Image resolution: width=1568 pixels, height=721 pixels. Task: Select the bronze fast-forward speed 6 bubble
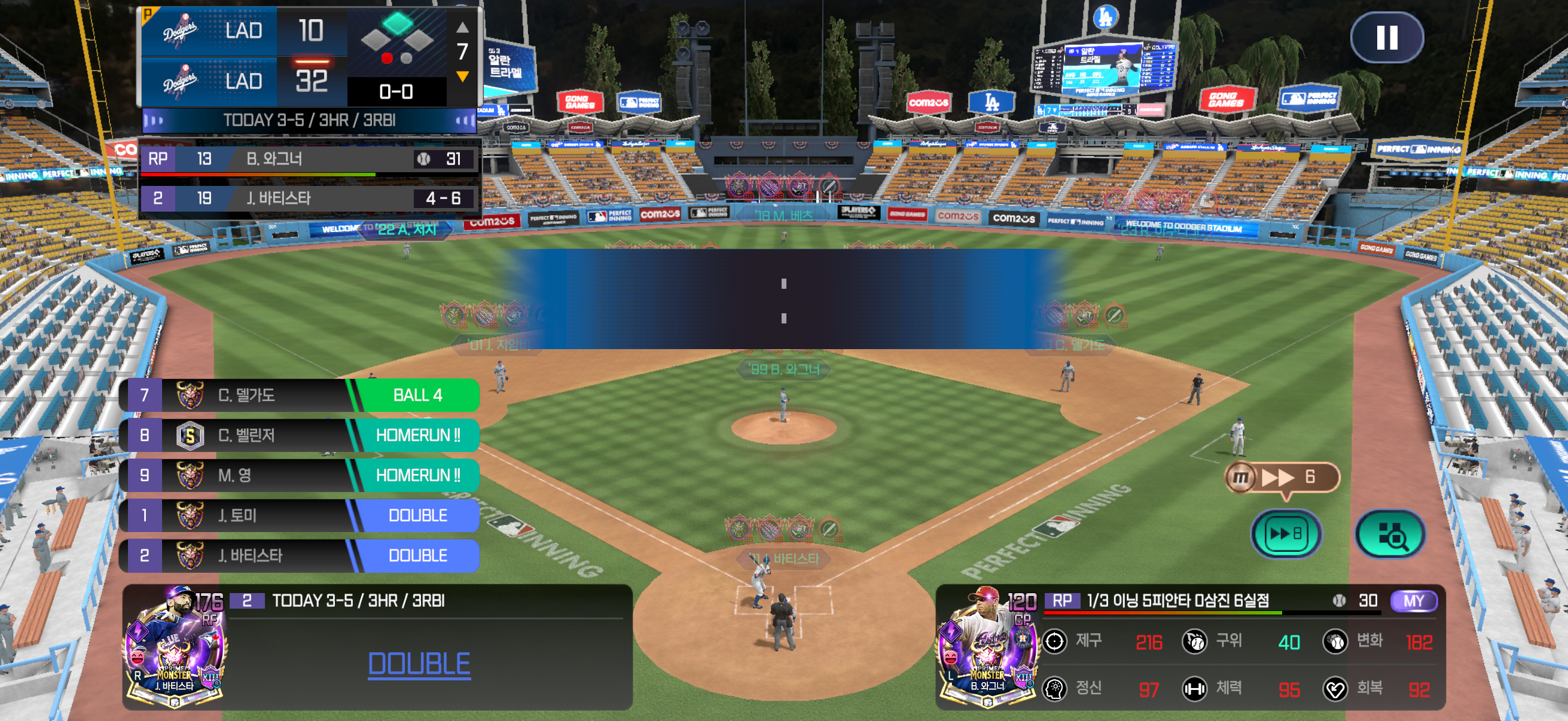1282,477
